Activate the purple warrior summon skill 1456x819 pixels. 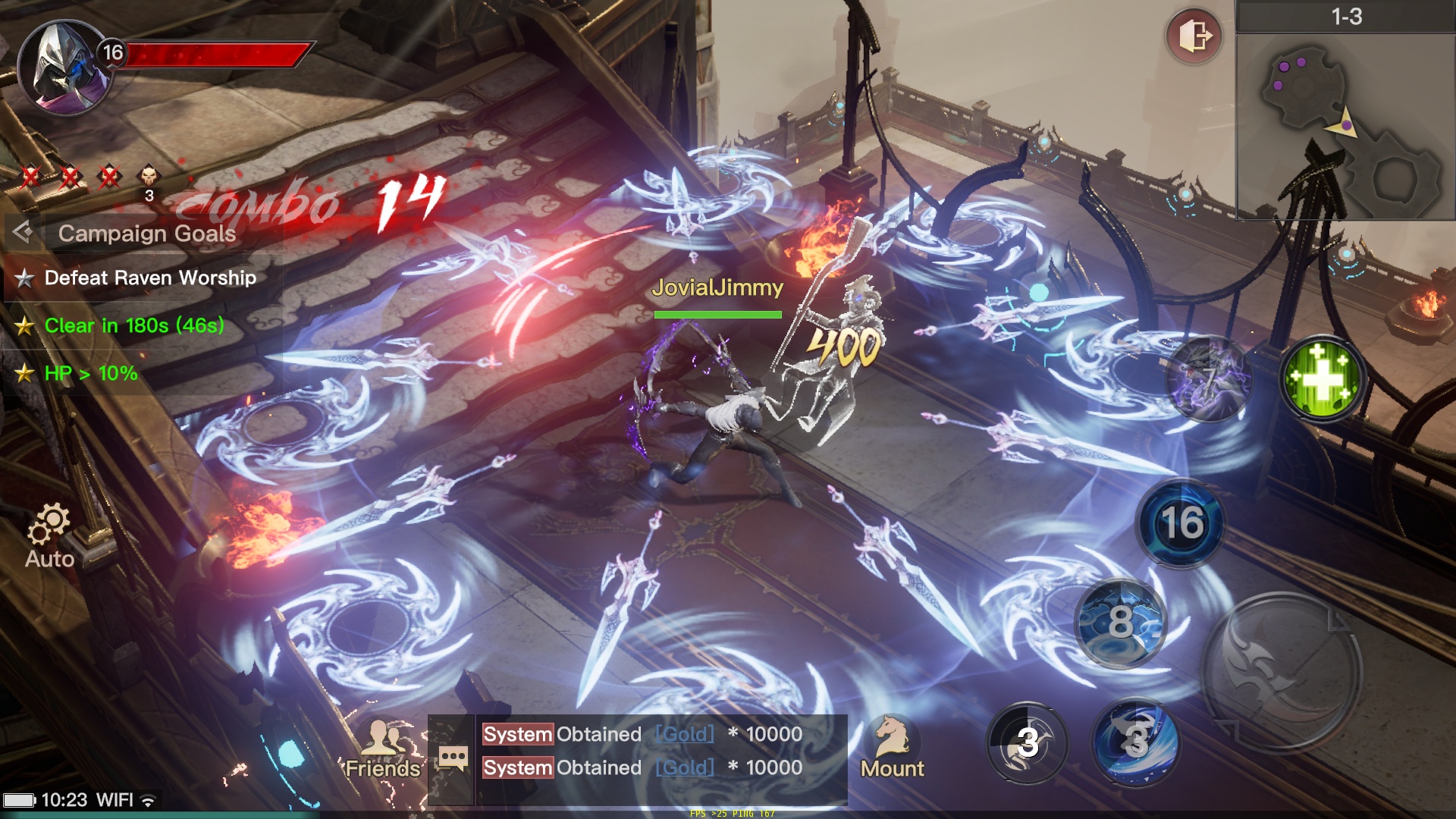[1209, 379]
